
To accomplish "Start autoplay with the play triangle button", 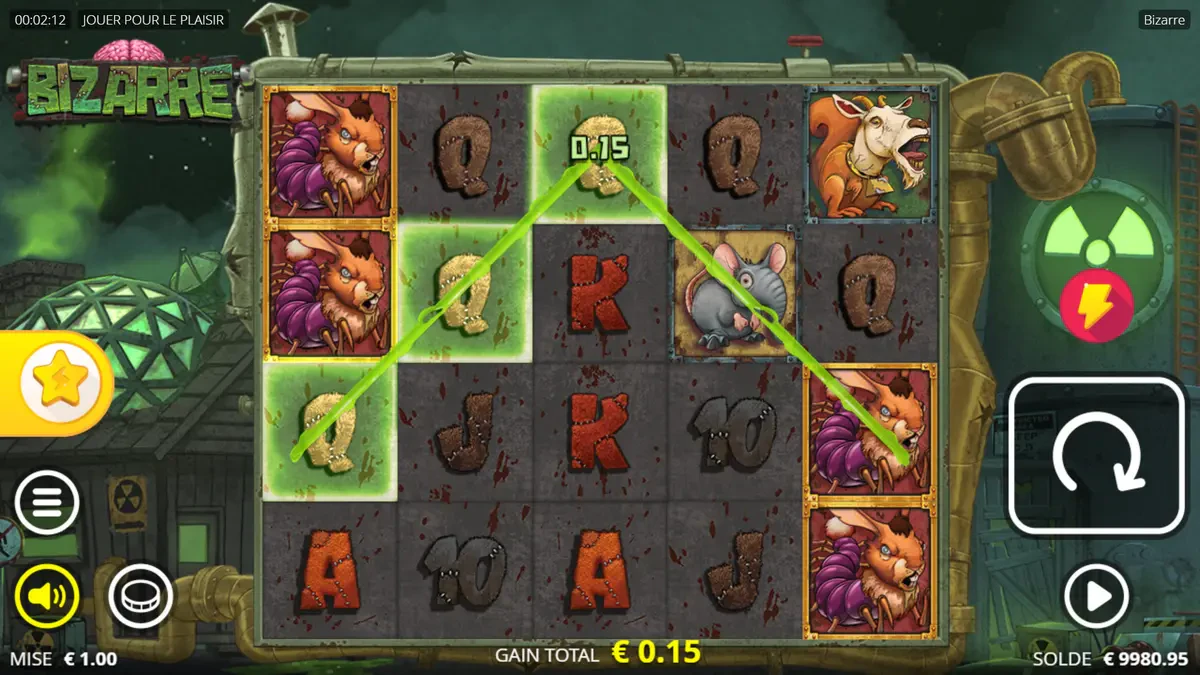I will (1096, 597).
